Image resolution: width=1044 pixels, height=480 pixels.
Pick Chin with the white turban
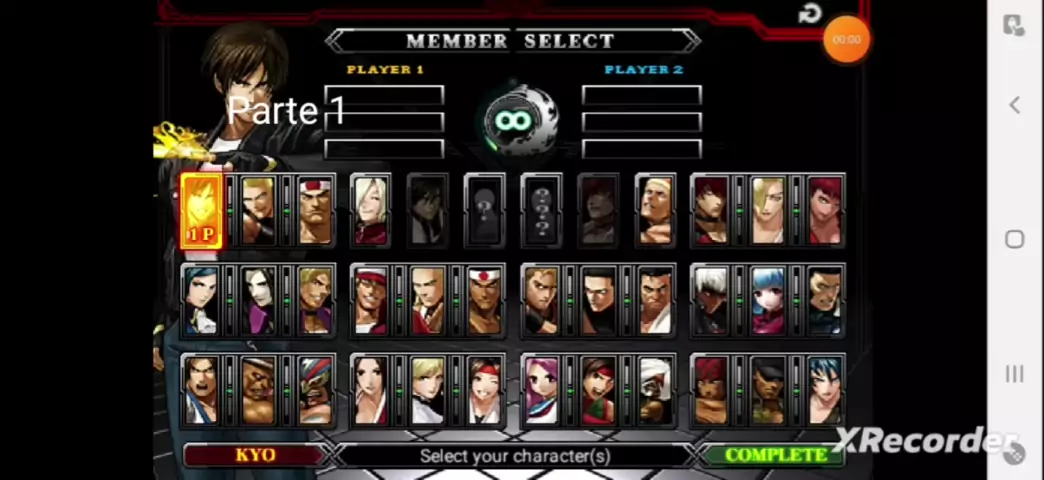coord(655,390)
